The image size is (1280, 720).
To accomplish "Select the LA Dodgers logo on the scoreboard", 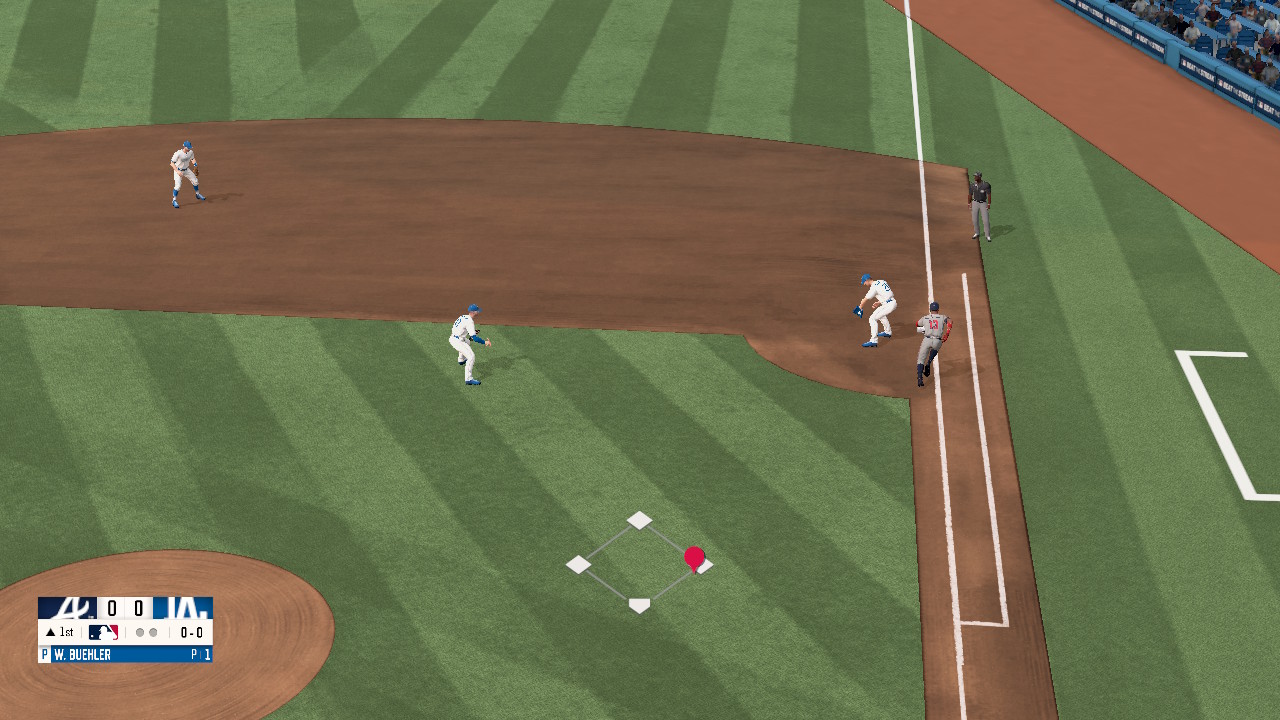I will click(x=183, y=608).
